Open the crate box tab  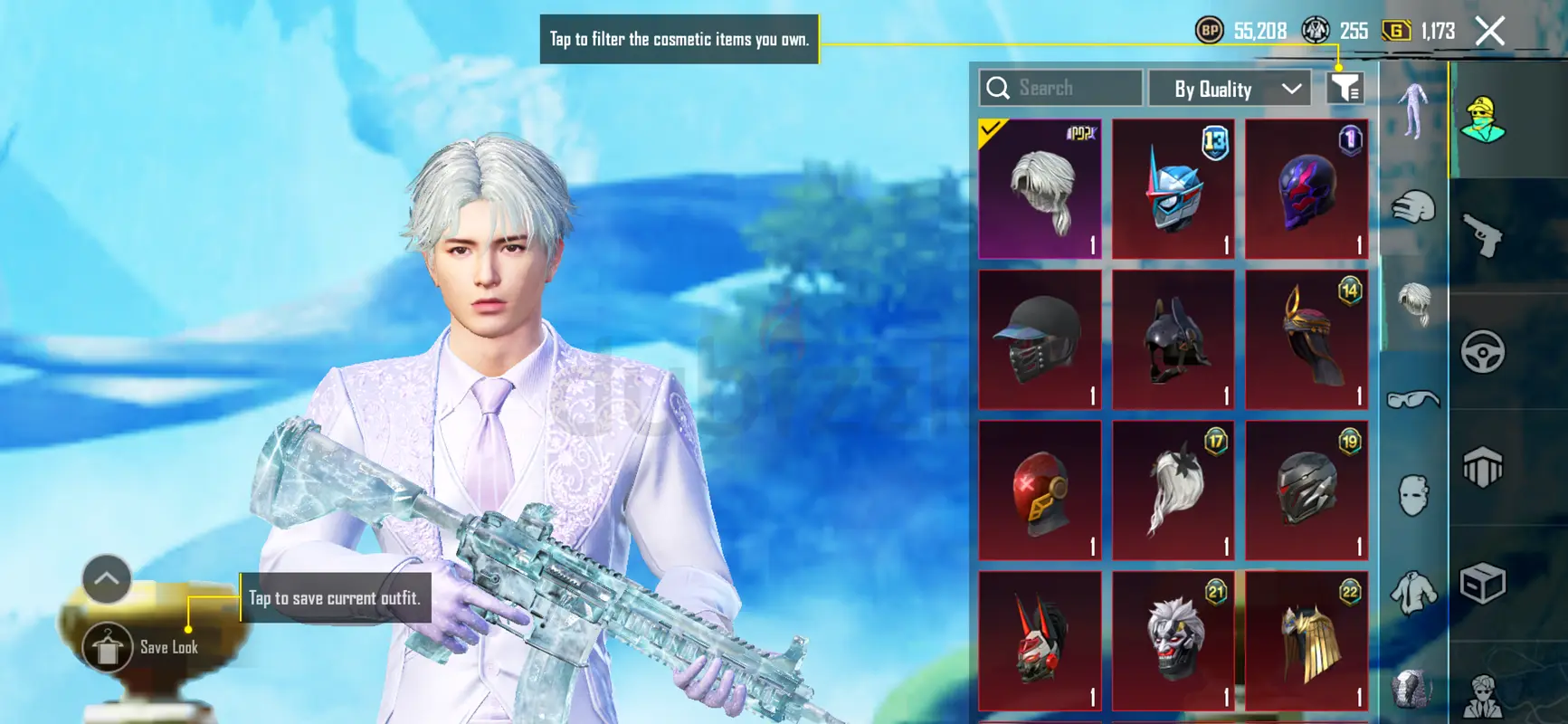[x=1483, y=584]
